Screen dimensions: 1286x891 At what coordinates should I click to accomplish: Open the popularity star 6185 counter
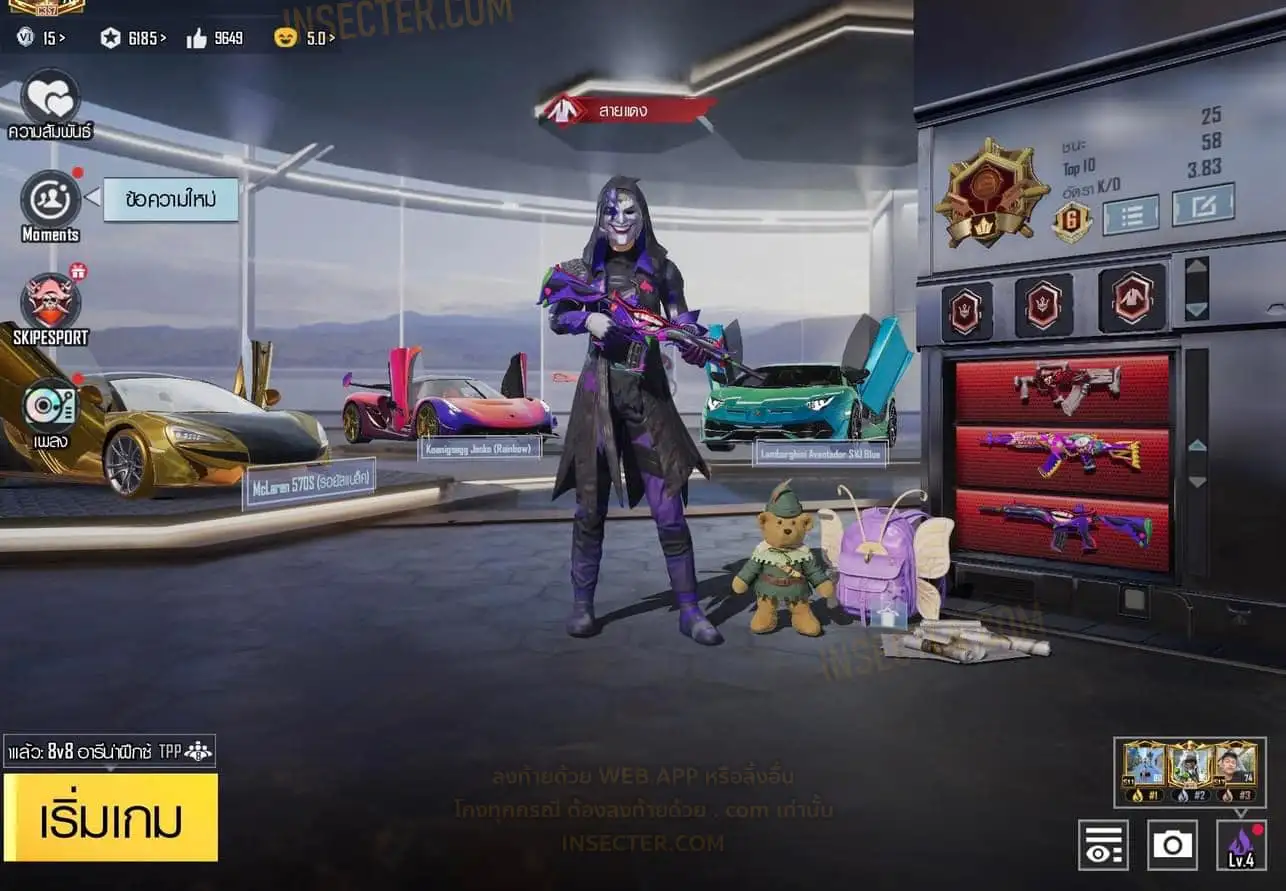click(x=132, y=39)
